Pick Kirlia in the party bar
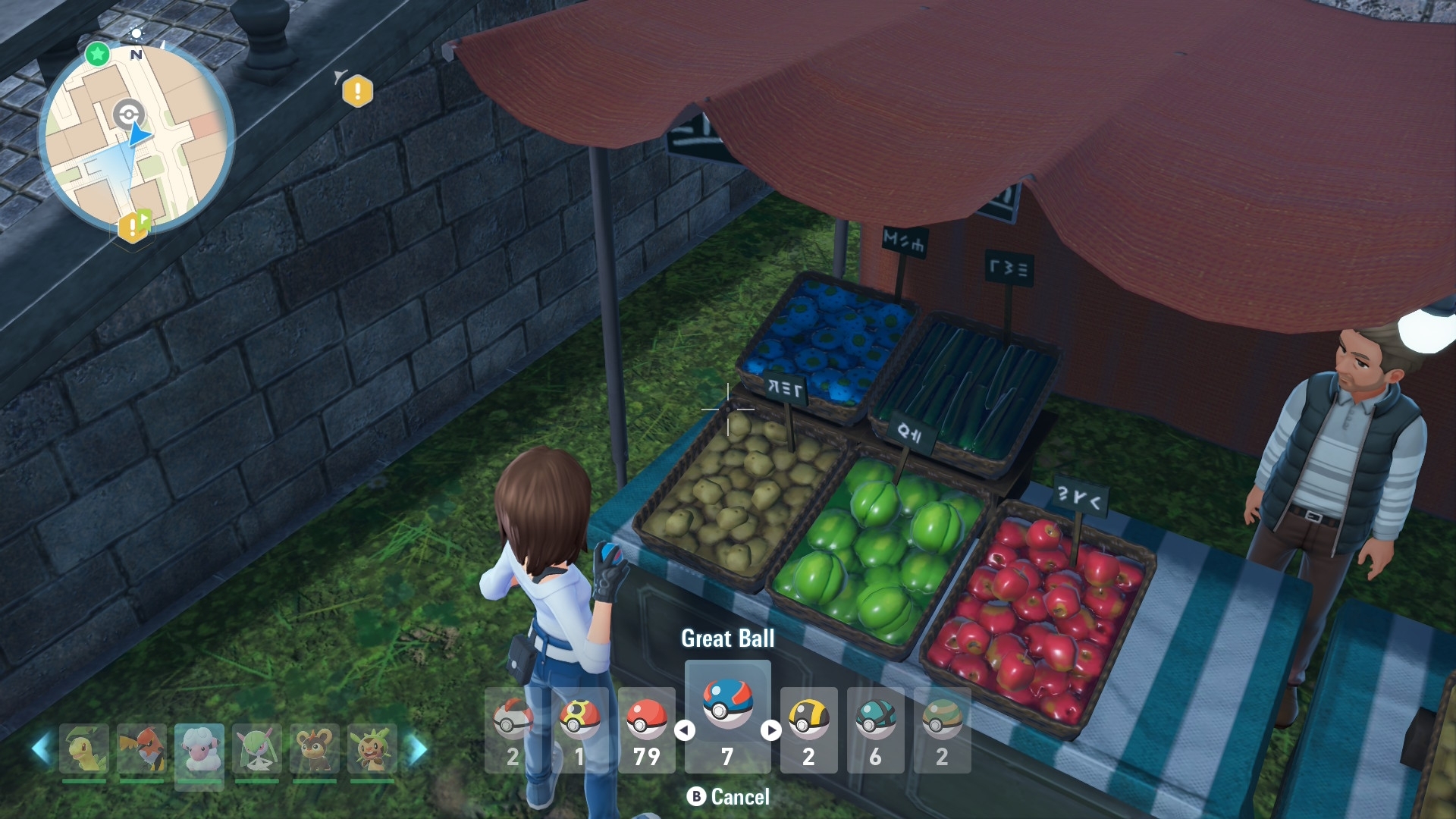The height and width of the screenshot is (819, 1456). 257,749
